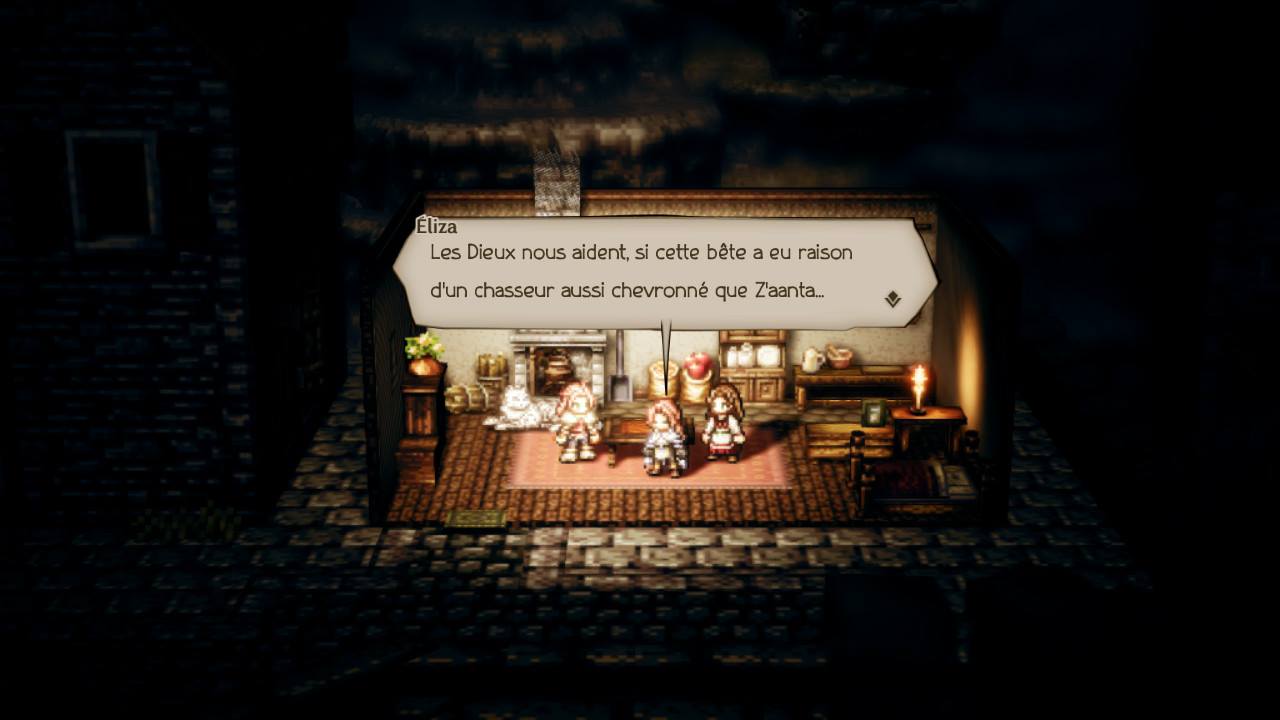Click the dialogue advance diamond indicator
The image size is (1280, 720).
[895, 298]
